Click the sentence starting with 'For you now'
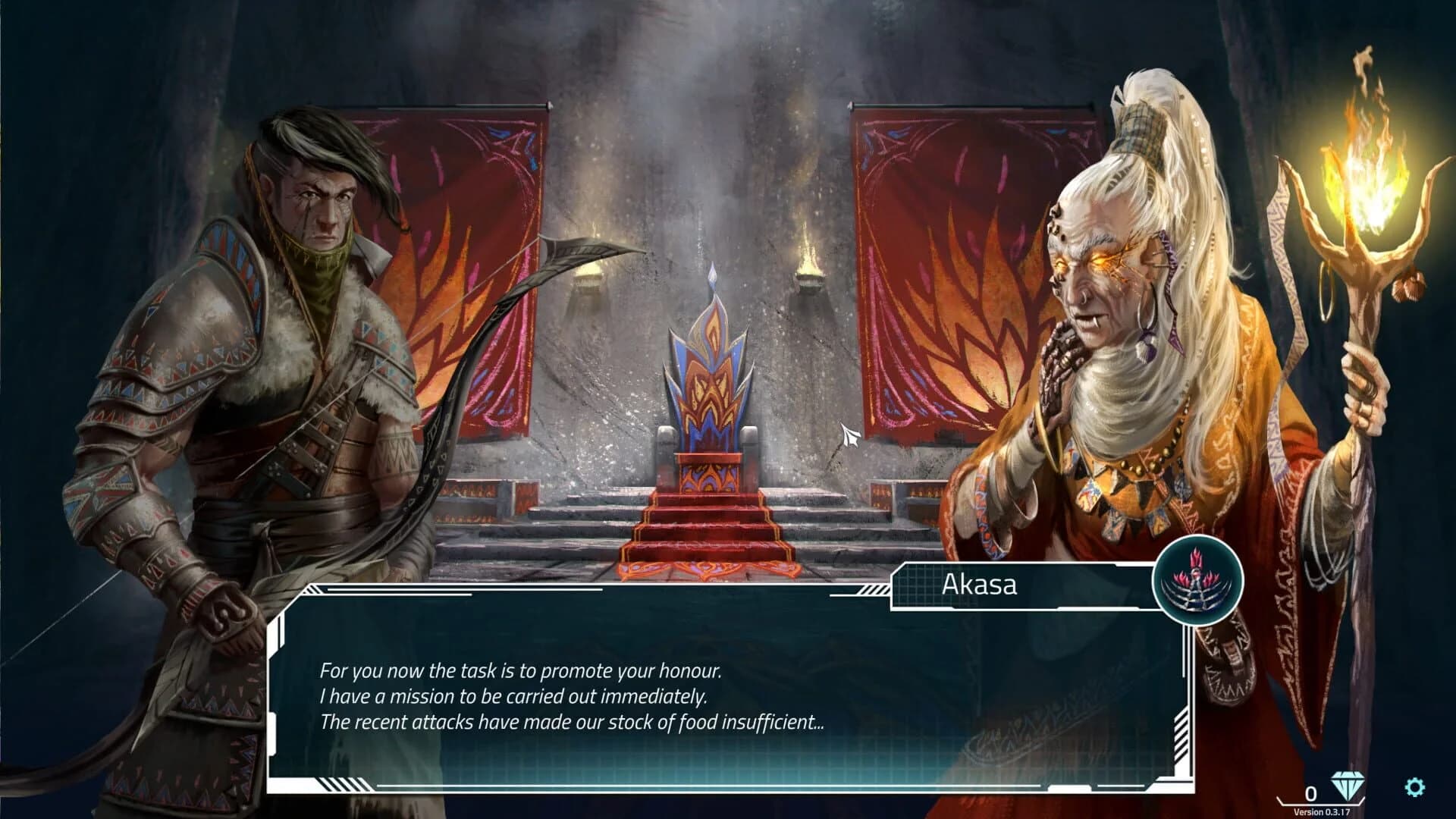Image resolution: width=1456 pixels, height=819 pixels. pyautogui.click(x=520, y=670)
